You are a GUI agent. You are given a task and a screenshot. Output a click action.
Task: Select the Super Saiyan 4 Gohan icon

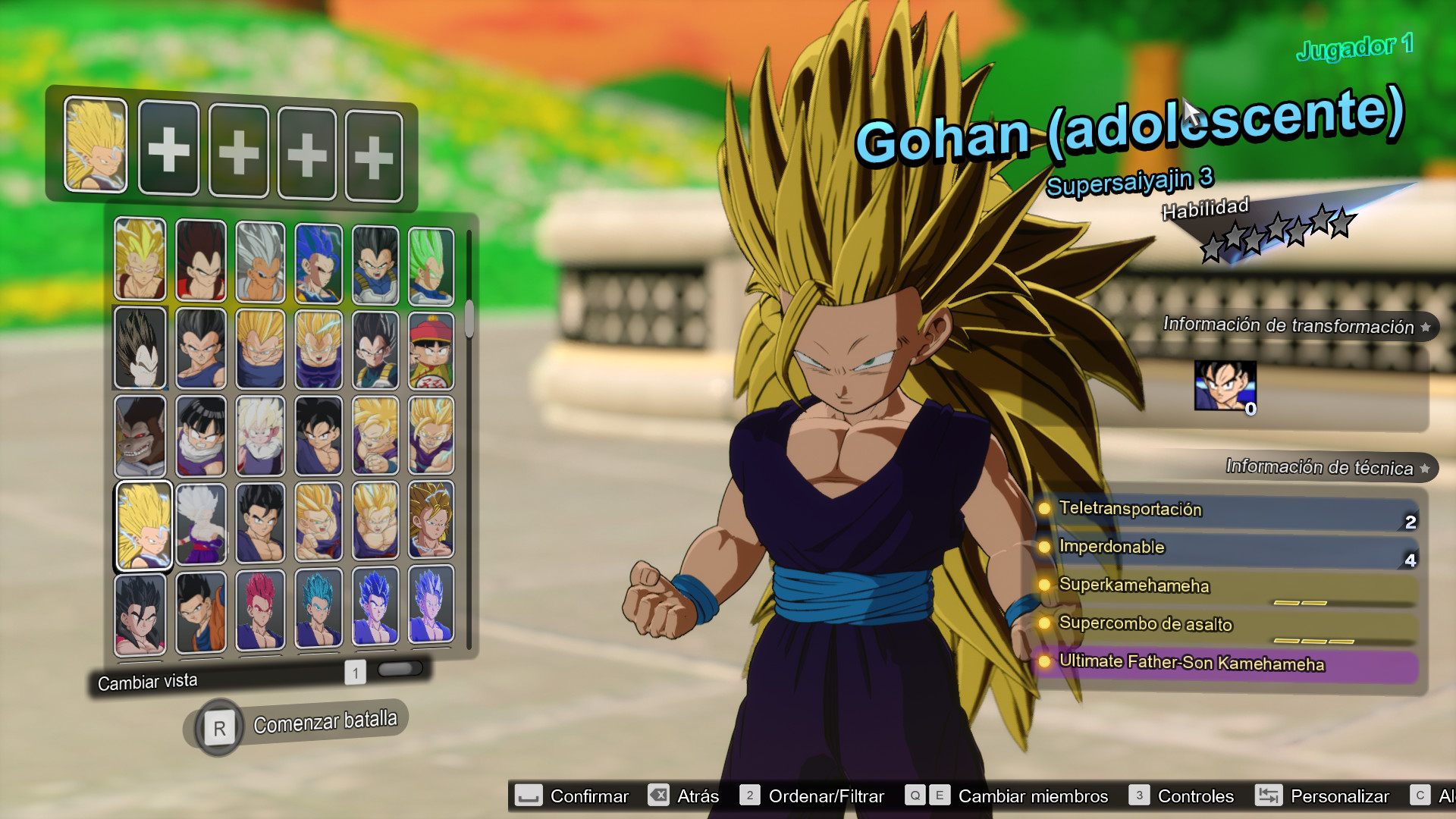(140, 610)
